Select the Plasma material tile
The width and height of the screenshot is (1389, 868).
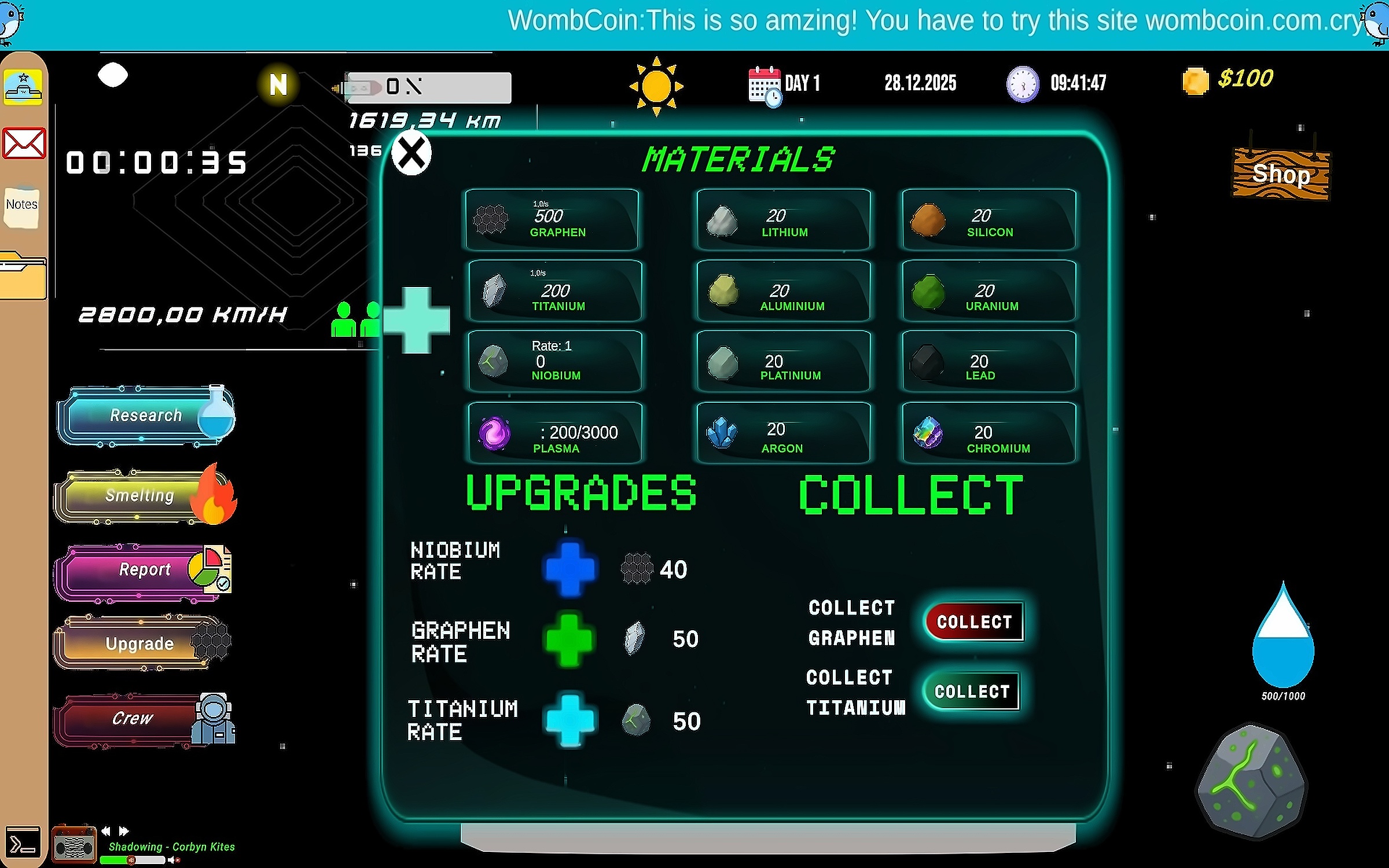(554, 433)
